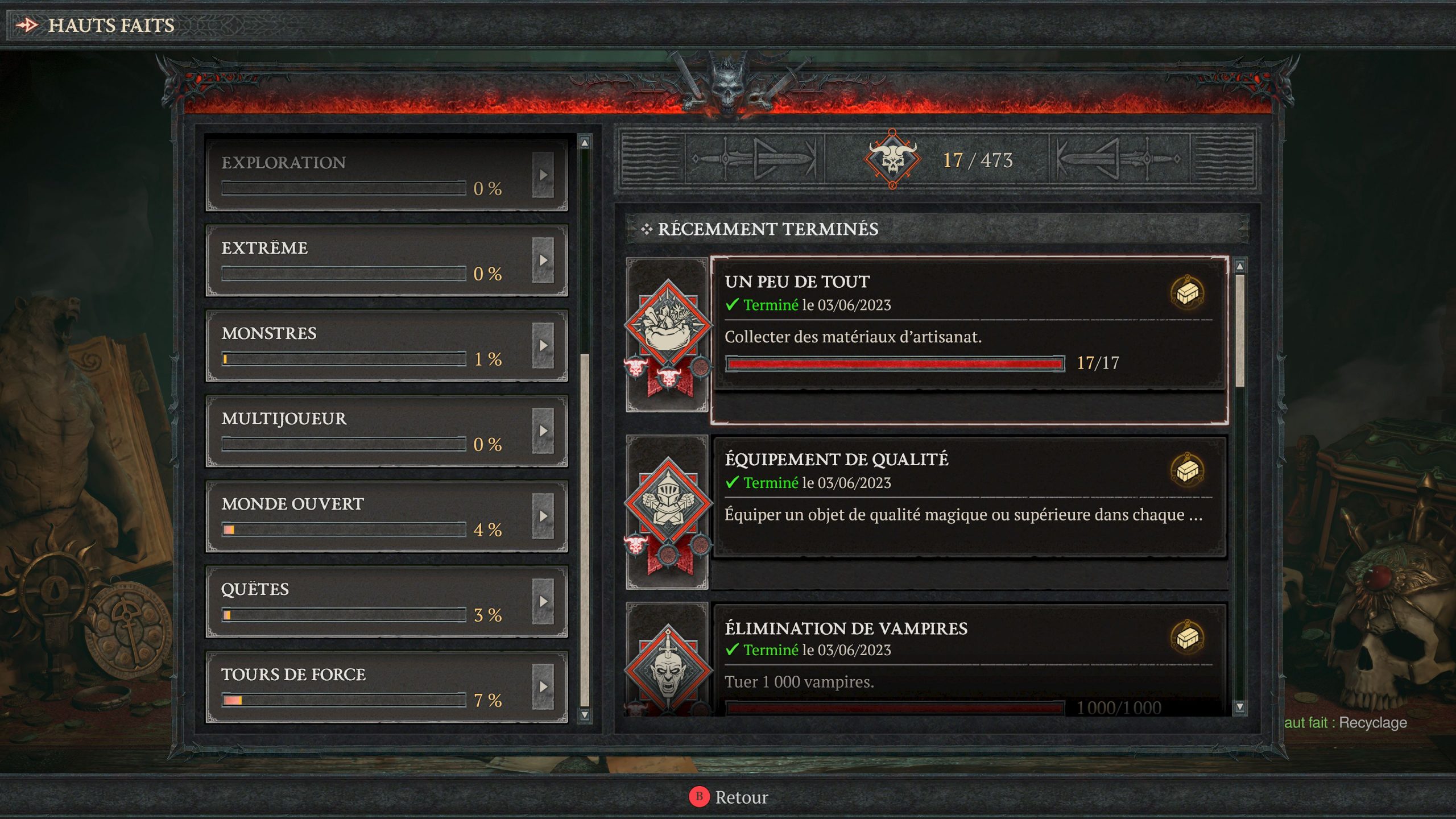Click the category list scroll-down arrow

[x=584, y=714]
